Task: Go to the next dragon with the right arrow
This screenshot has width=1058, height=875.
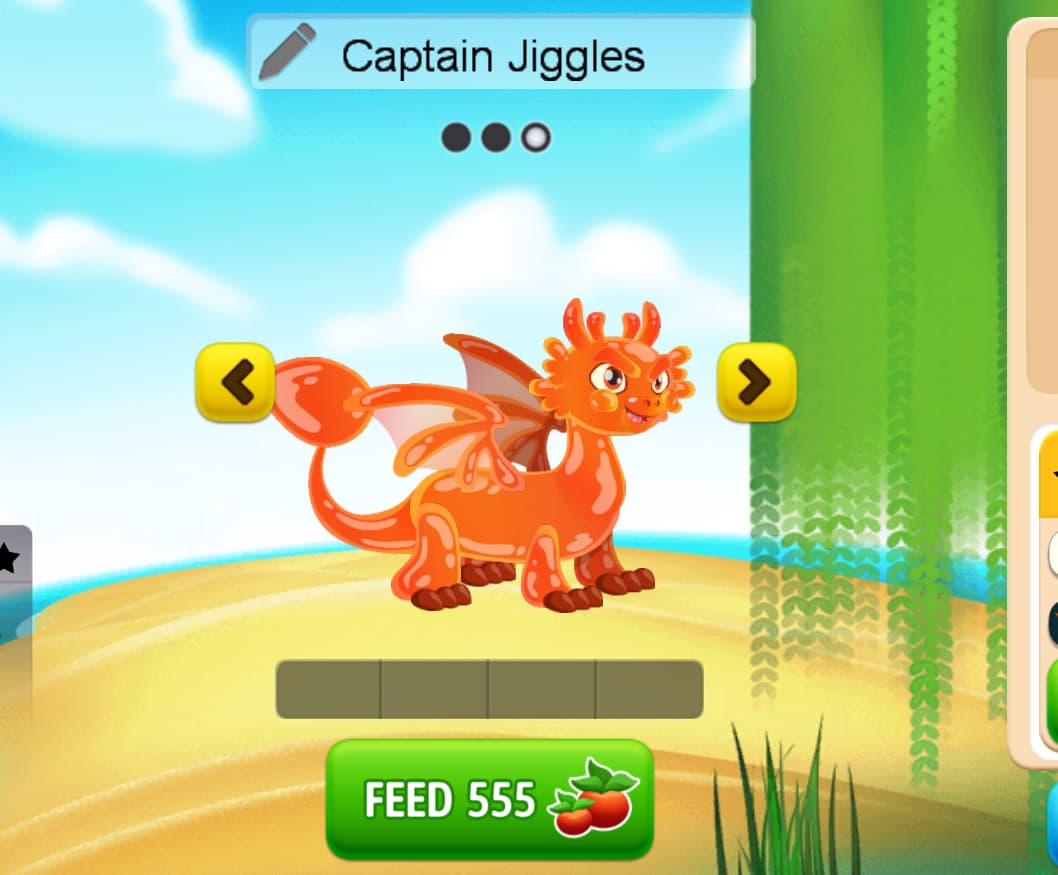Action: pos(756,381)
